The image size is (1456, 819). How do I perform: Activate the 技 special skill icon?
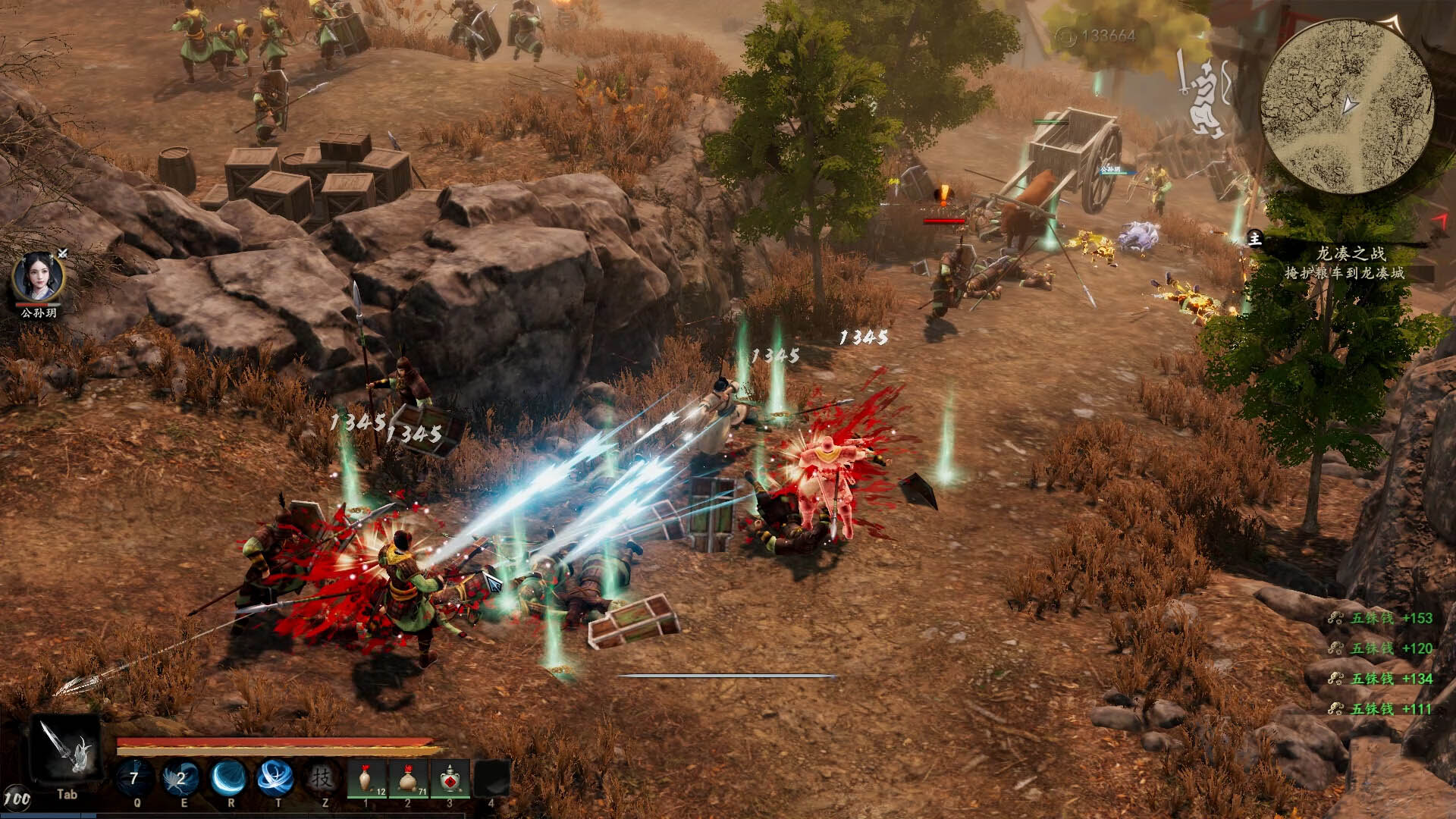click(x=323, y=779)
